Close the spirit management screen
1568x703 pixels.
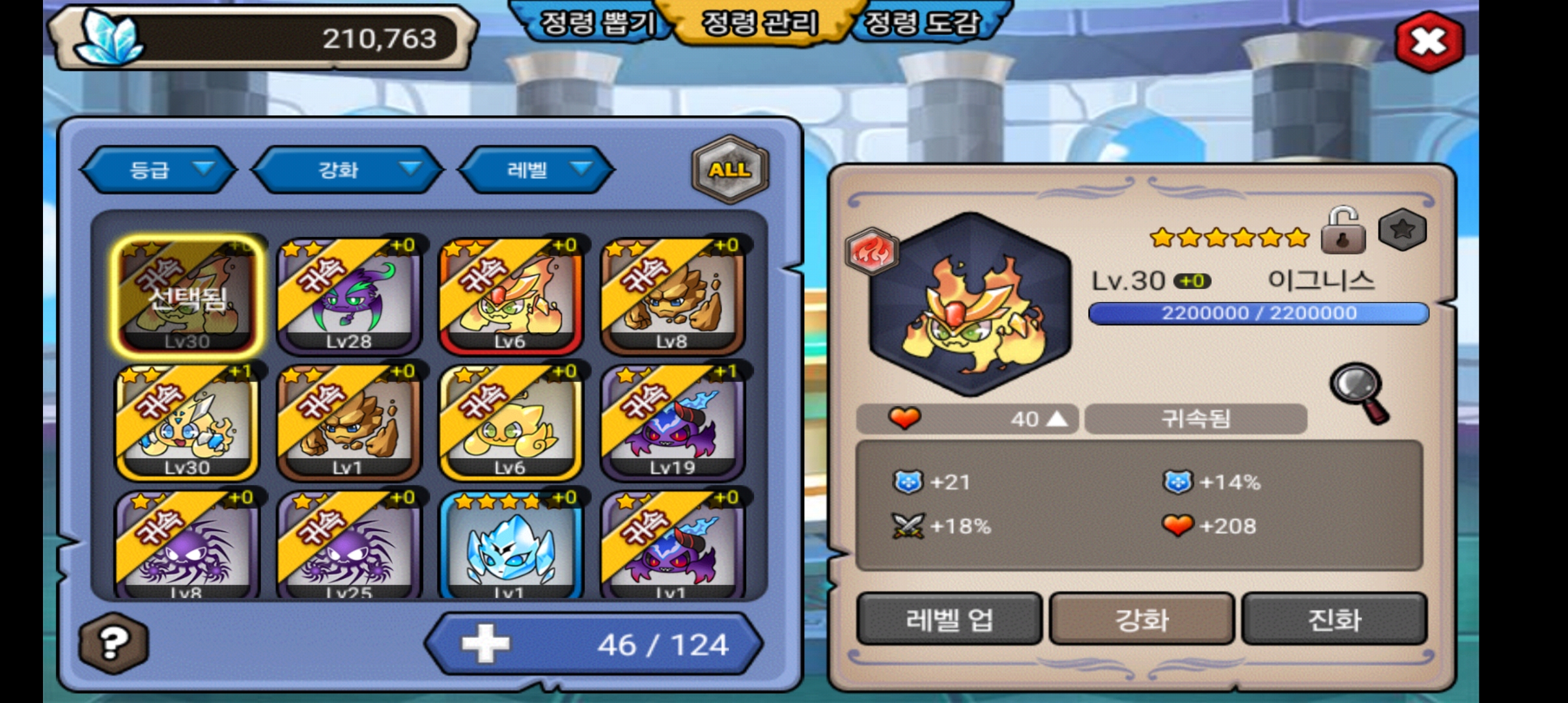tap(1429, 42)
